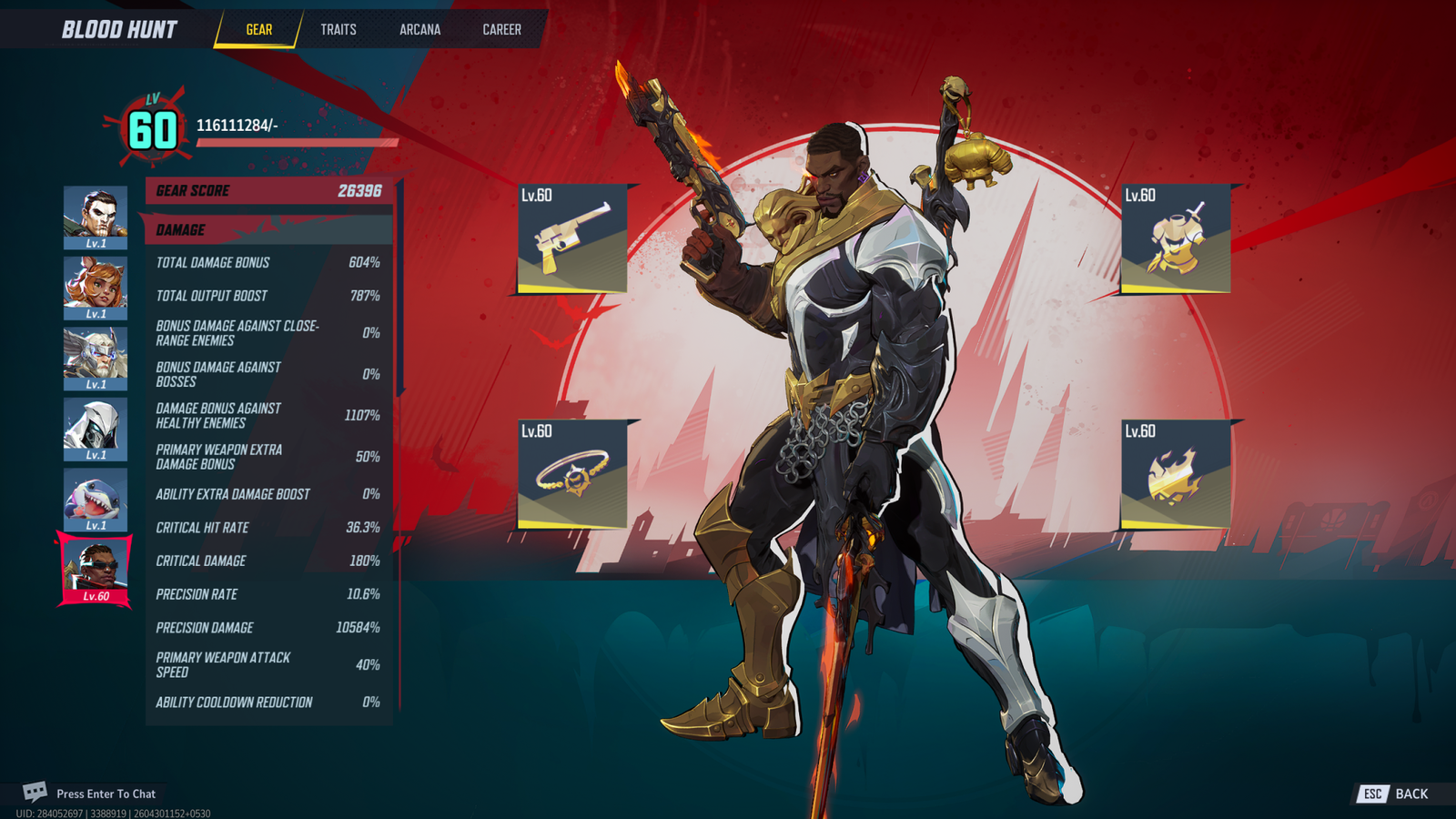This screenshot has width=1456, height=819.
Task: Go to the Career tab
Action: pyautogui.click(x=501, y=29)
